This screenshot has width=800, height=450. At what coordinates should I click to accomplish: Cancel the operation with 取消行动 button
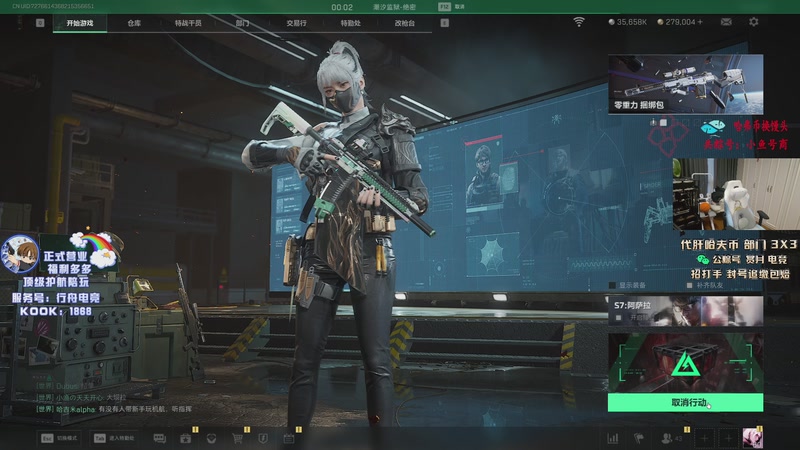click(x=685, y=402)
